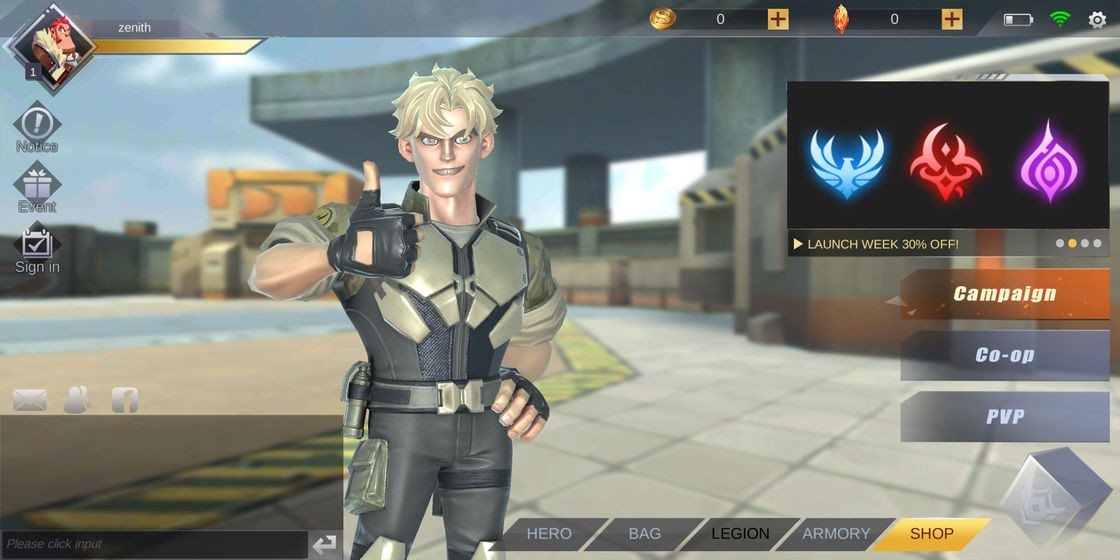Open the mail envelope inbox

click(x=30, y=401)
